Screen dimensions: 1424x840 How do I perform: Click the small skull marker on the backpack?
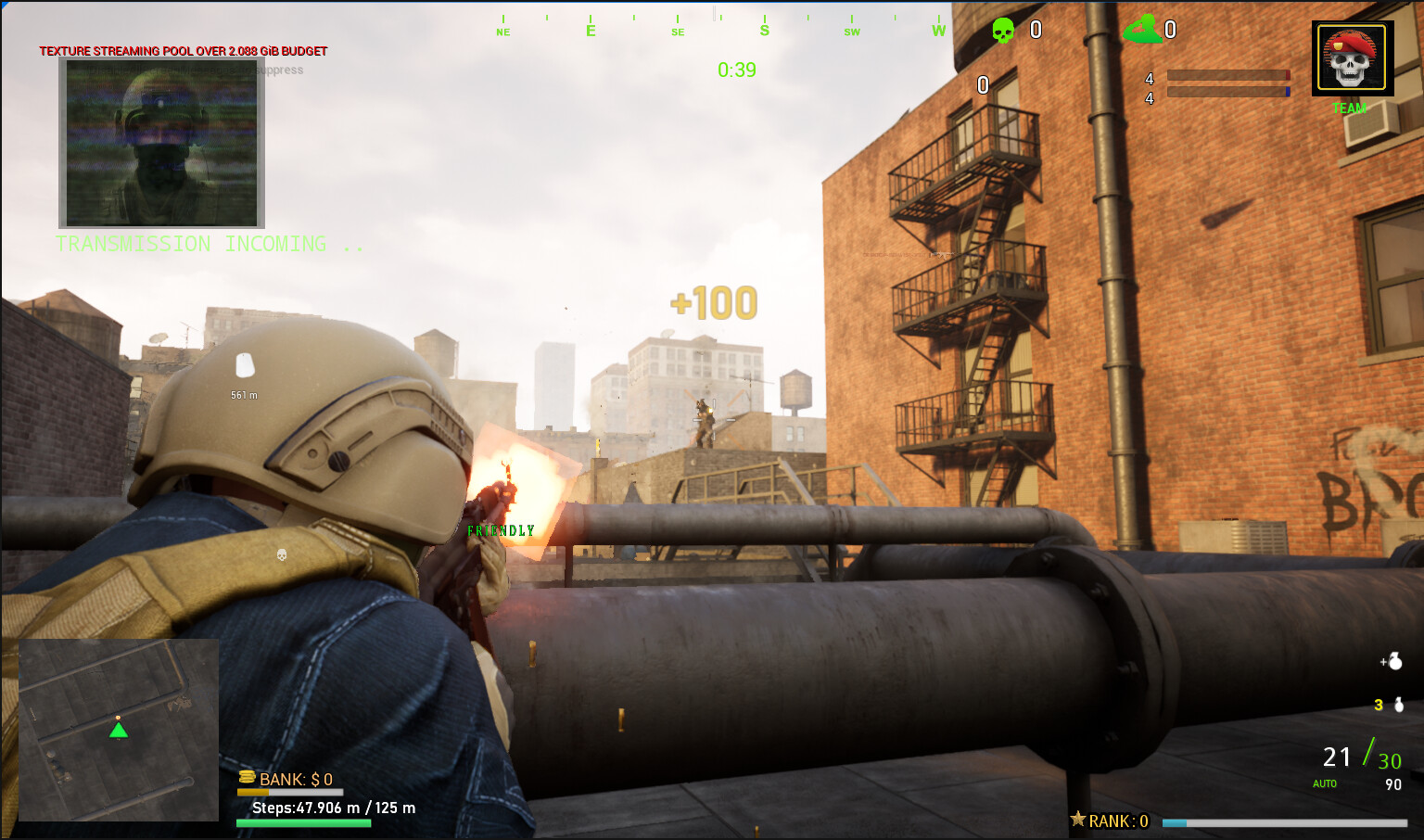coord(281,554)
